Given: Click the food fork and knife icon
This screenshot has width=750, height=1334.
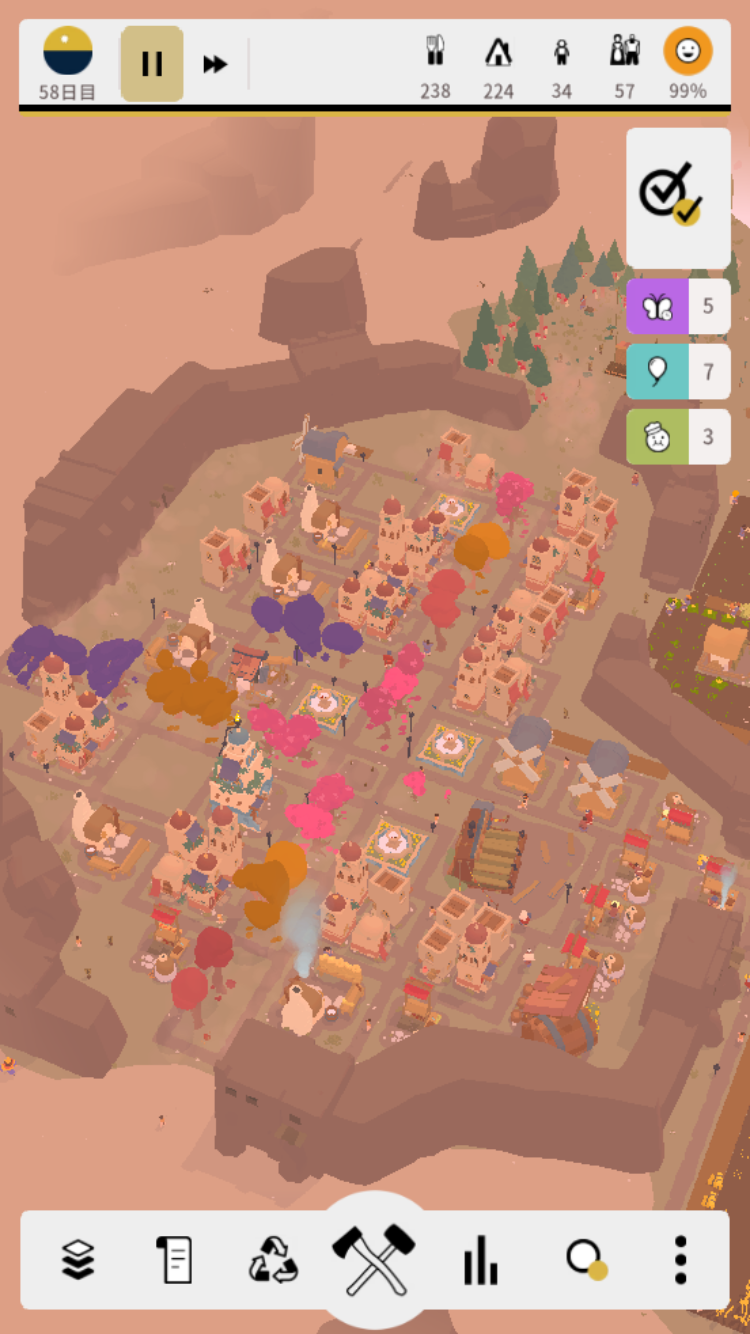Looking at the screenshot, I should coord(435,52).
